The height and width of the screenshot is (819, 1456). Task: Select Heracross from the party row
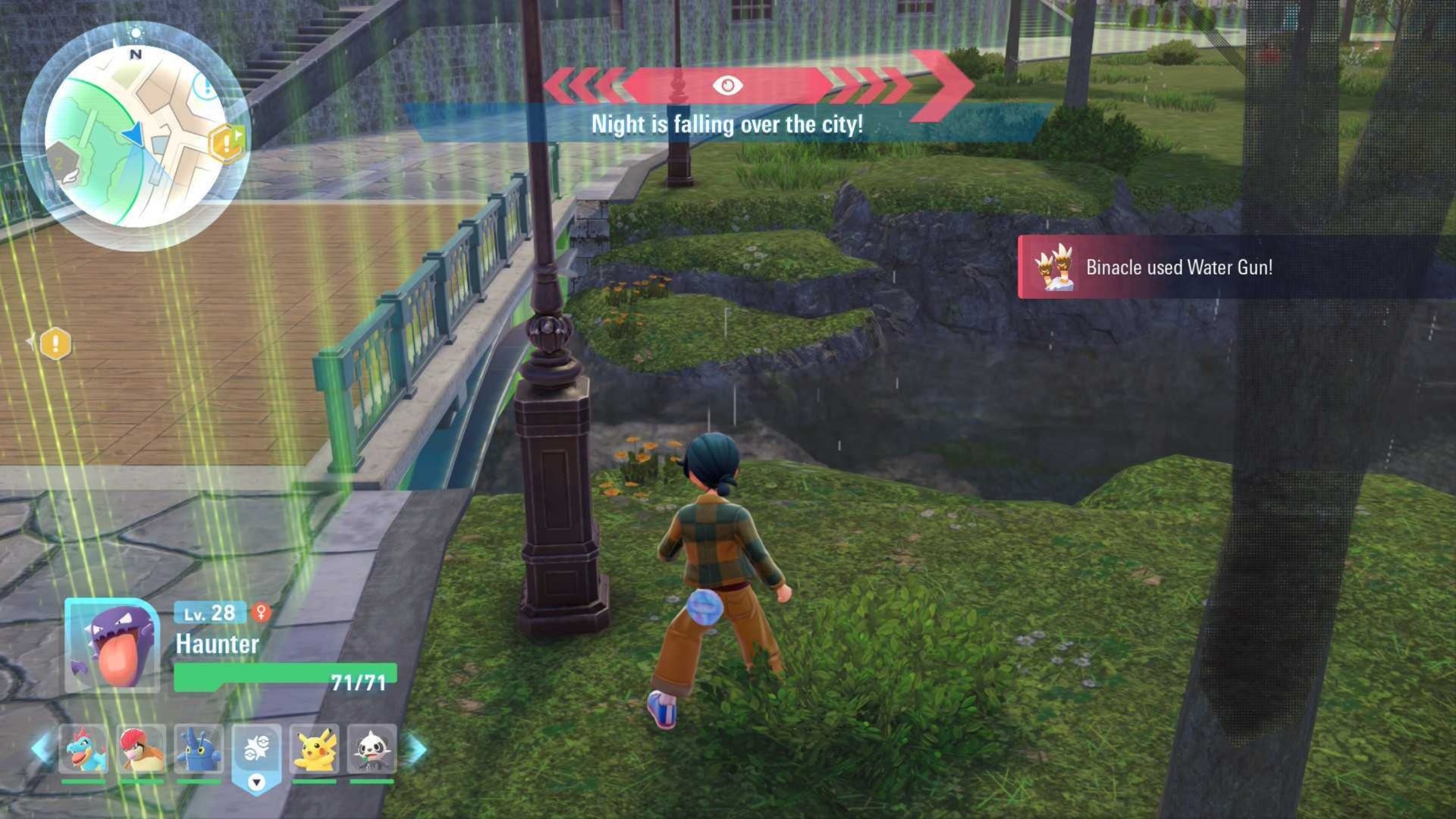tap(199, 749)
